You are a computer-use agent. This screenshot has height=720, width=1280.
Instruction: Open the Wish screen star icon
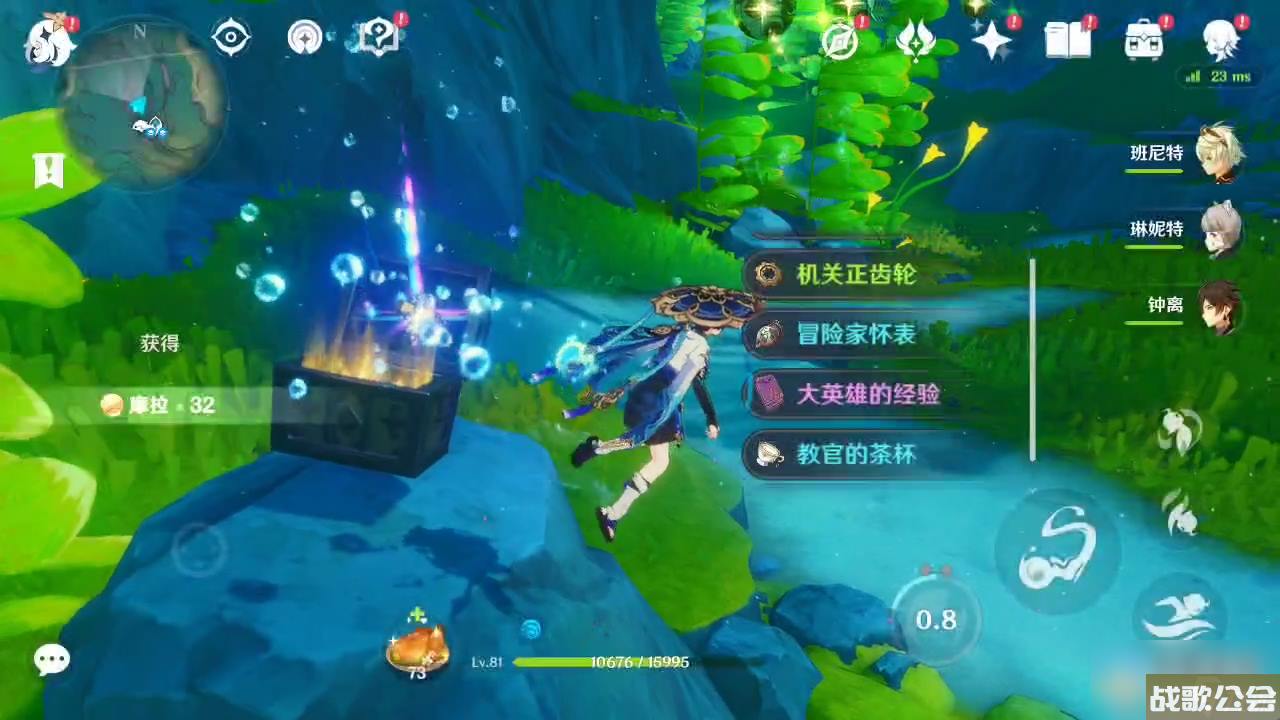click(x=991, y=40)
